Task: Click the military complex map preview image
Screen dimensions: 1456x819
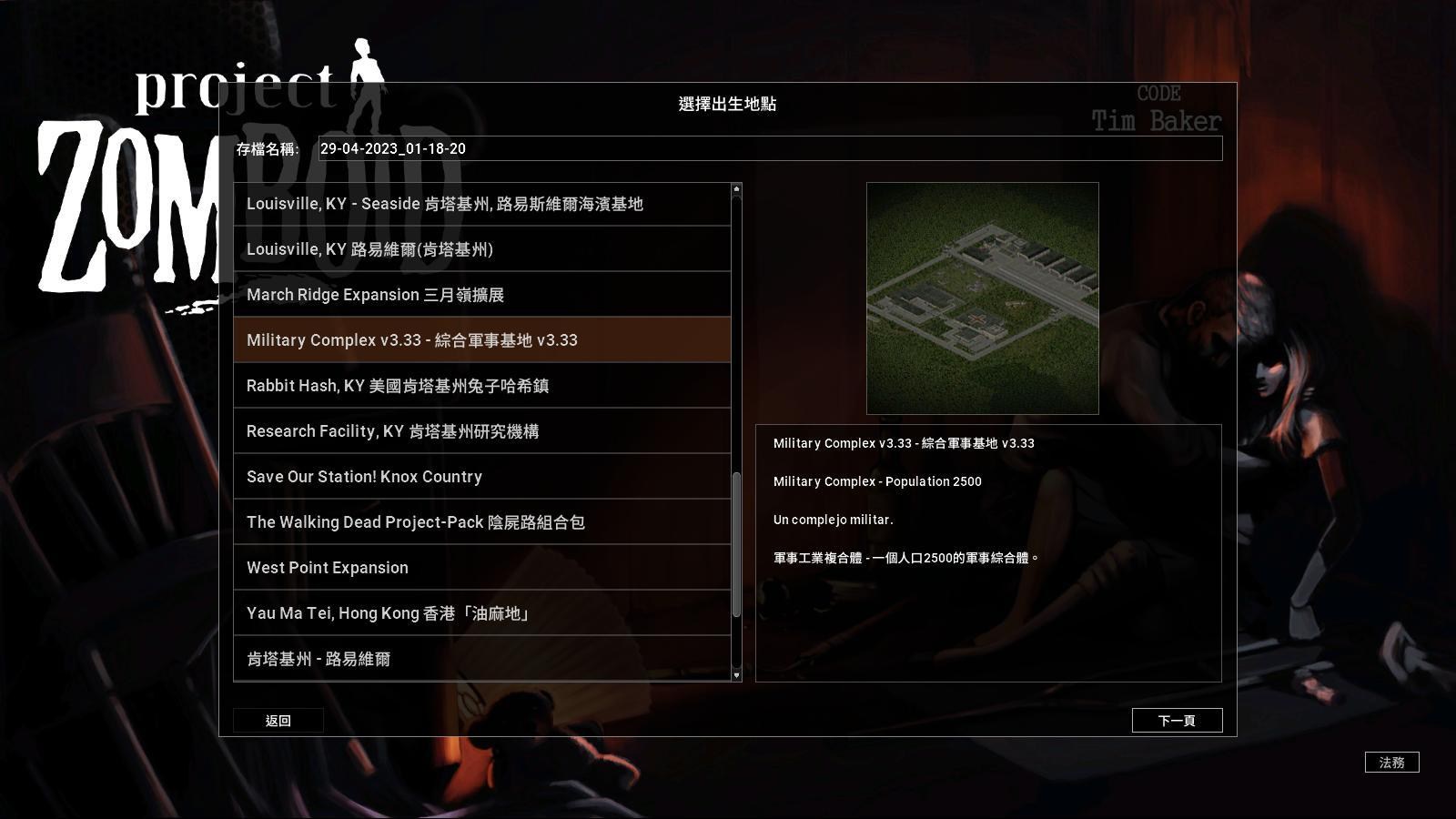Action: 984,297
